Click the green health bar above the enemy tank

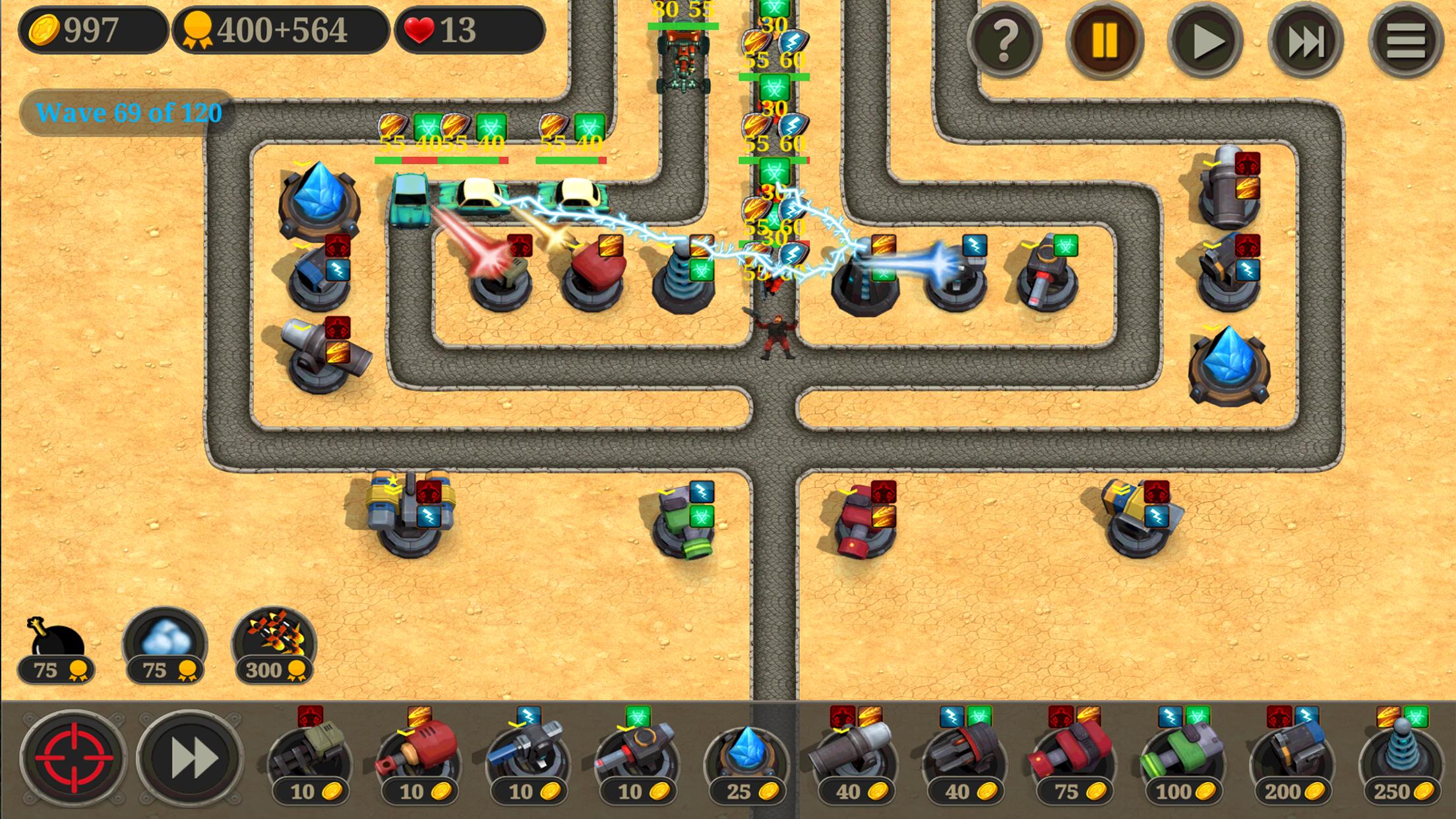pos(684,26)
